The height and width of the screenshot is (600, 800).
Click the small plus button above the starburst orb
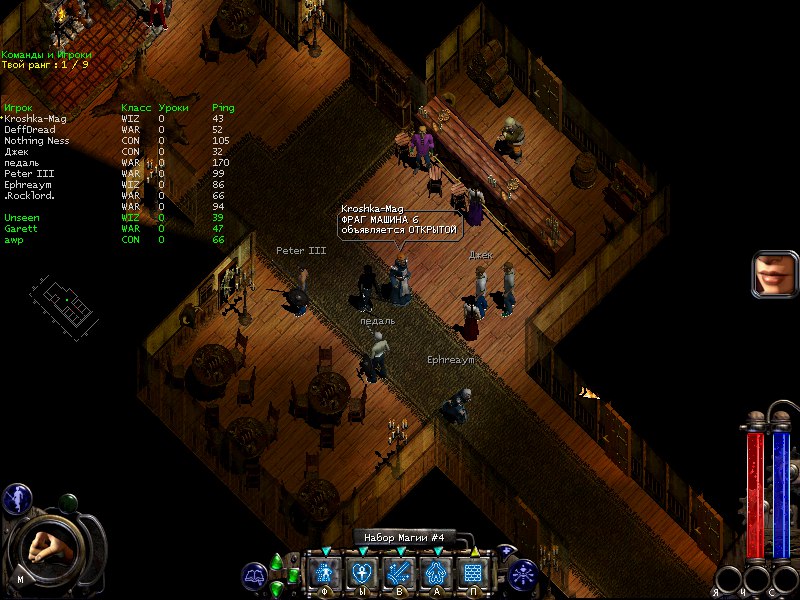tap(507, 551)
